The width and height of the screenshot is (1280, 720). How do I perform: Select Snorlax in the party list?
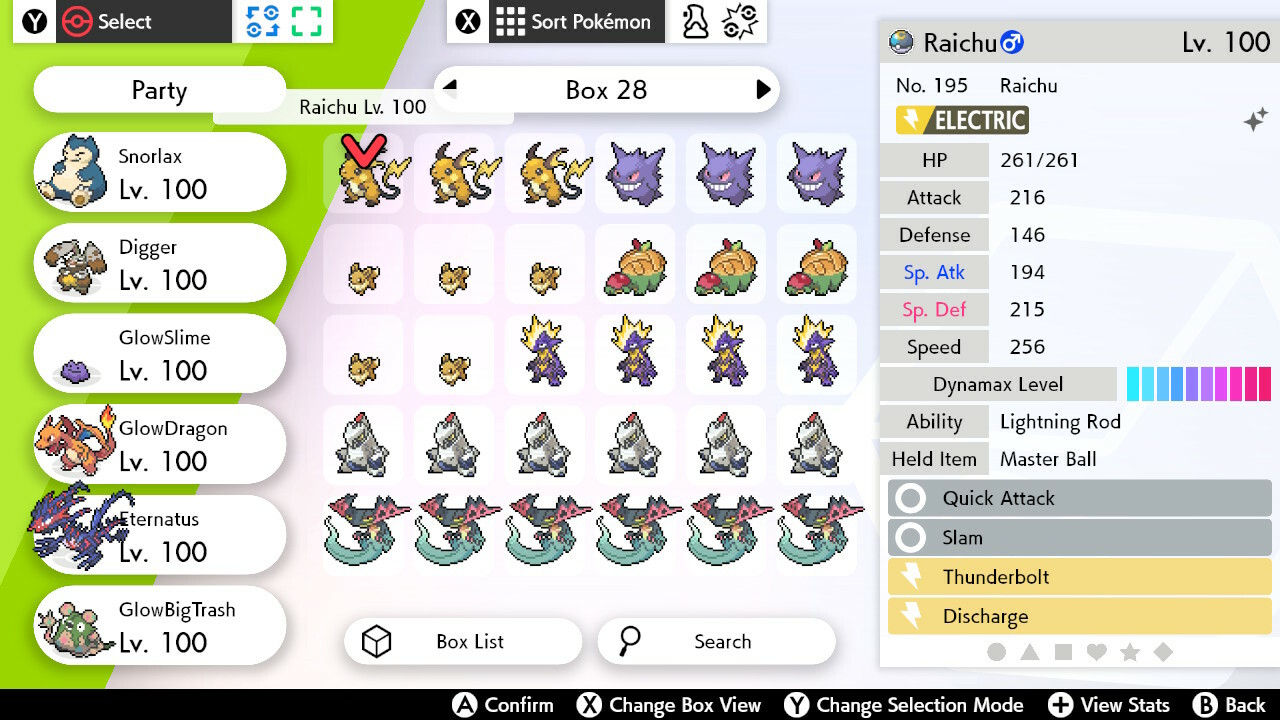(x=160, y=173)
